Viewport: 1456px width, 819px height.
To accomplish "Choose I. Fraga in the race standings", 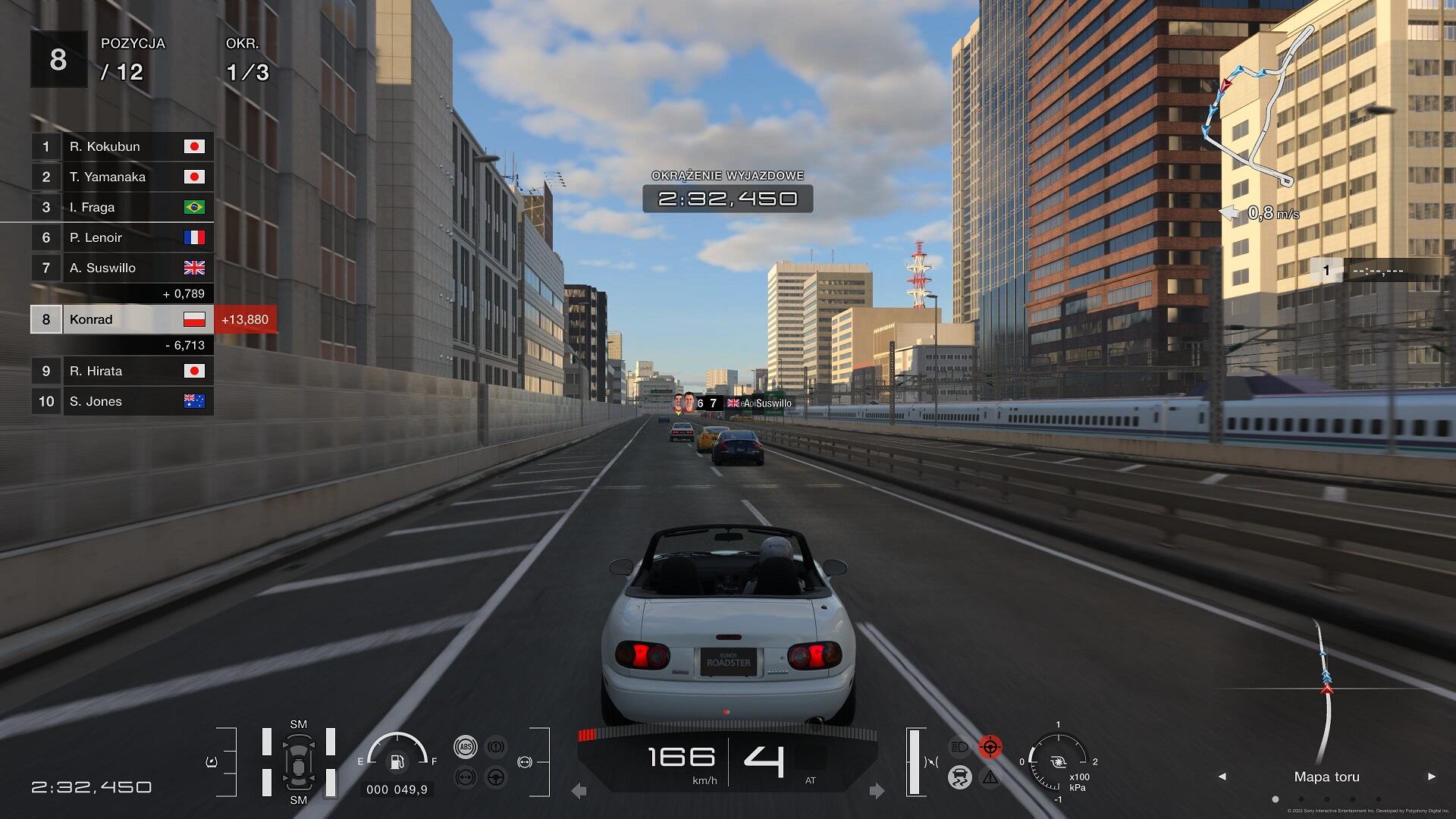I will (x=121, y=207).
